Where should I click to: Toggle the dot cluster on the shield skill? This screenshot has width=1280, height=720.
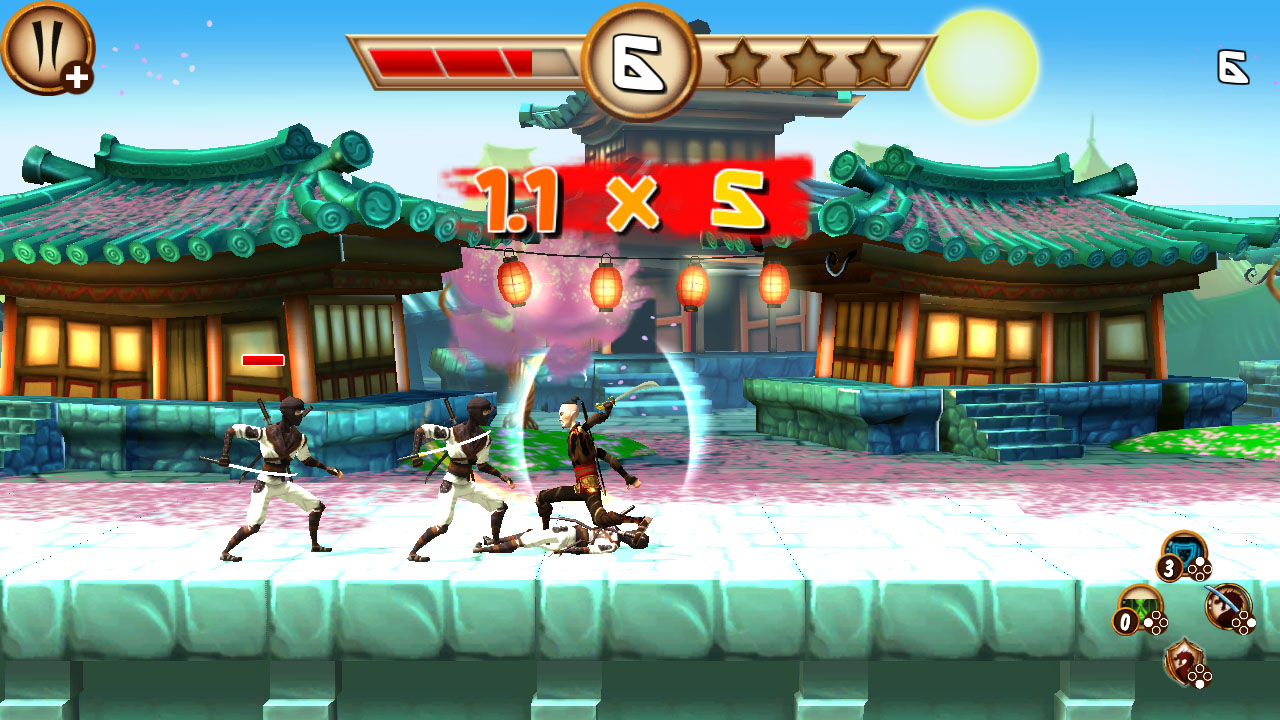pos(1199,570)
